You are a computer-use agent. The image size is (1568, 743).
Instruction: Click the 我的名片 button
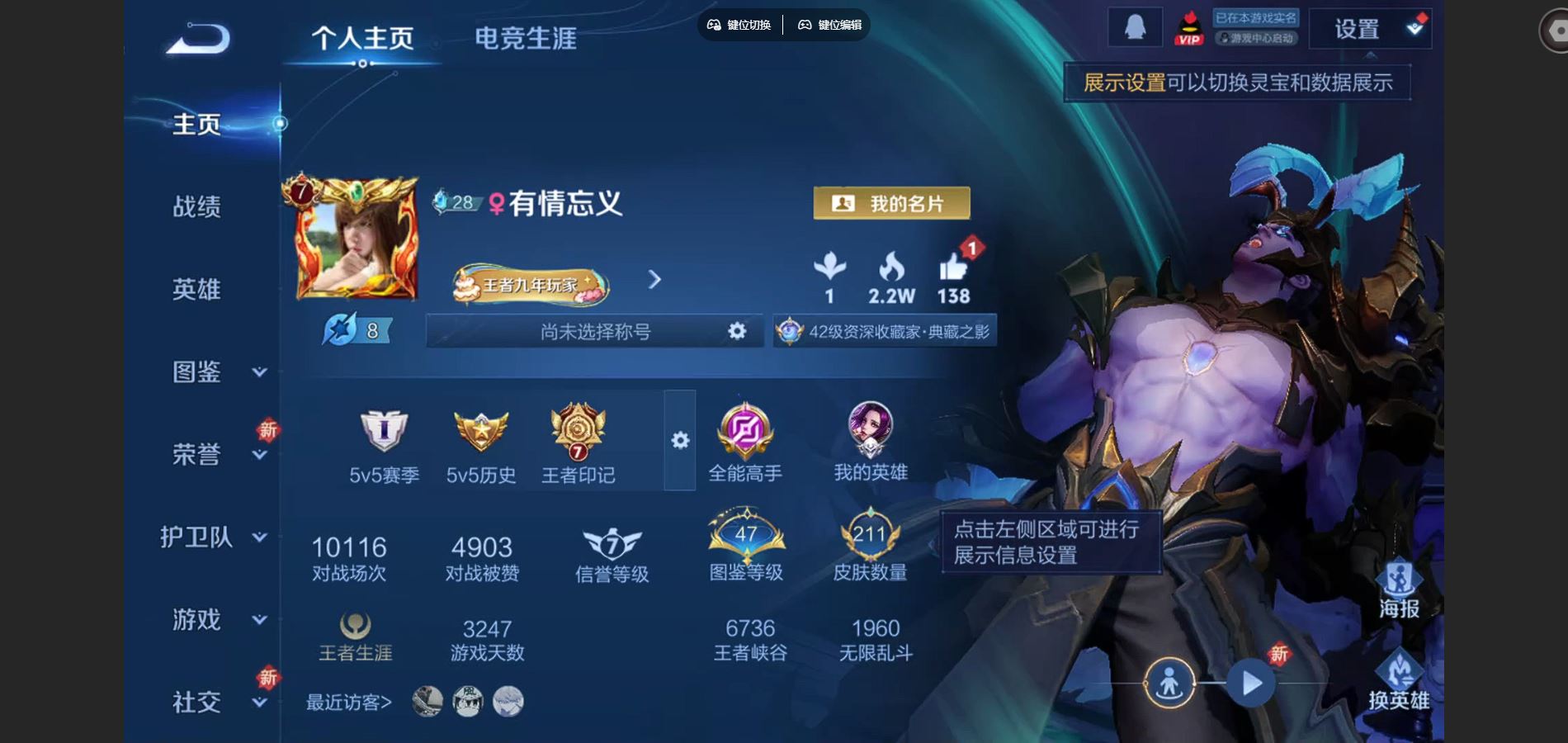click(891, 203)
